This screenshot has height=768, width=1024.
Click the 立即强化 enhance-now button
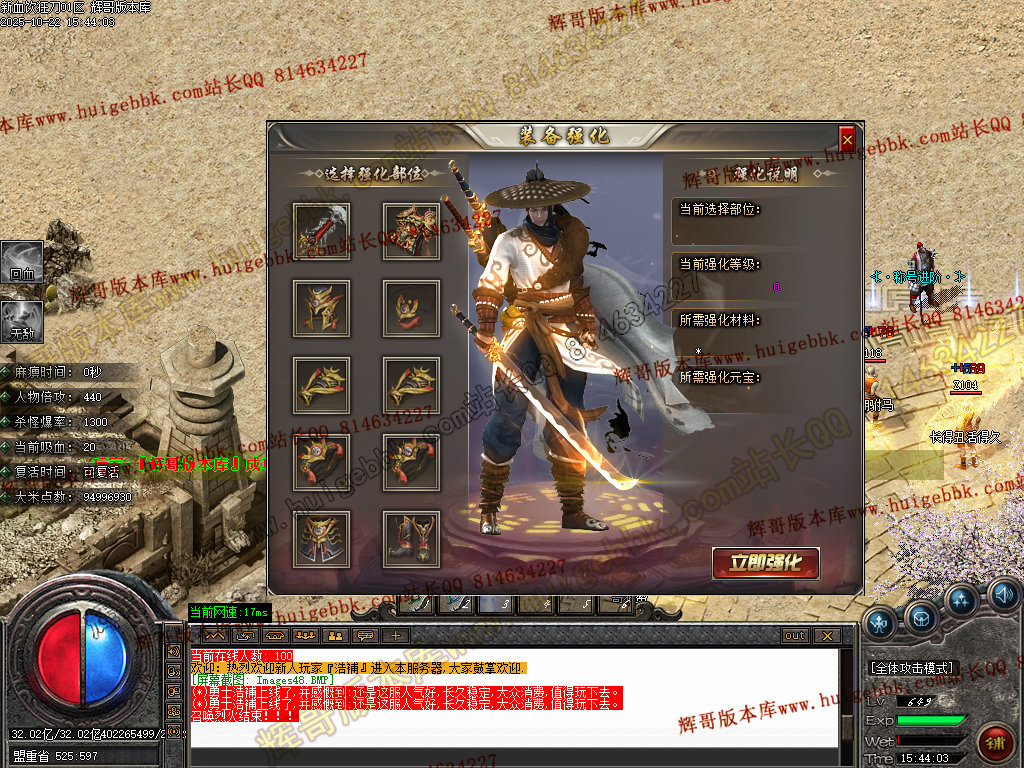(766, 563)
